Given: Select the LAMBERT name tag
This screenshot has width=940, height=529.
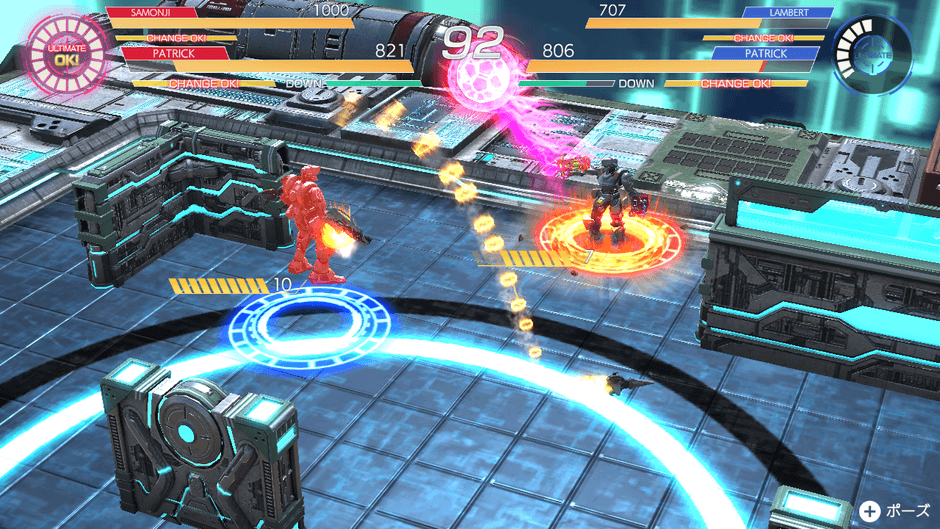Looking at the screenshot, I should coord(788,13).
